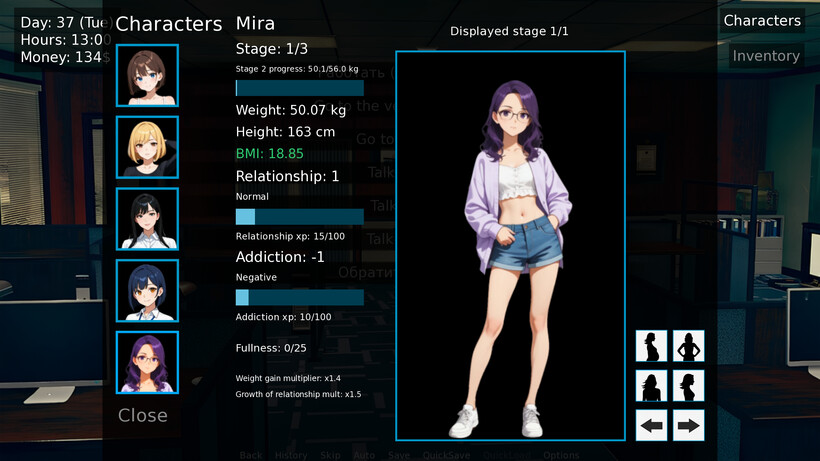Show the side-facing bust silhouette view
This screenshot has height=461, width=820.
pos(688,386)
